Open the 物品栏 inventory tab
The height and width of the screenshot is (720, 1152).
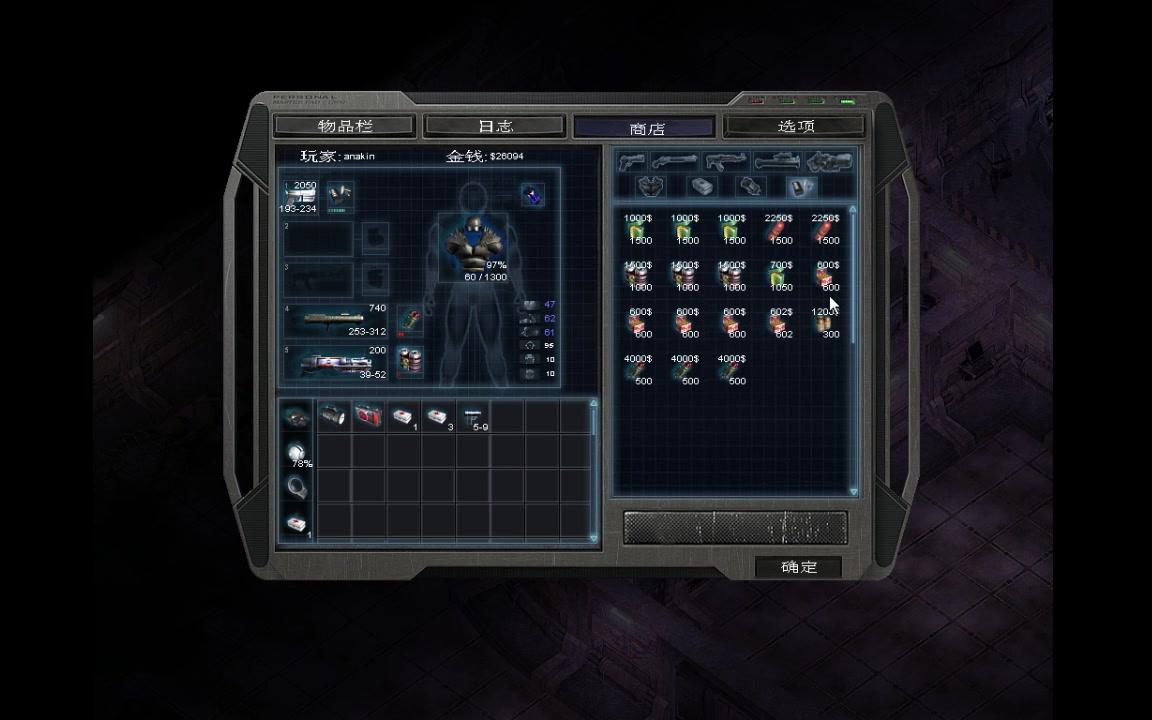(x=344, y=126)
